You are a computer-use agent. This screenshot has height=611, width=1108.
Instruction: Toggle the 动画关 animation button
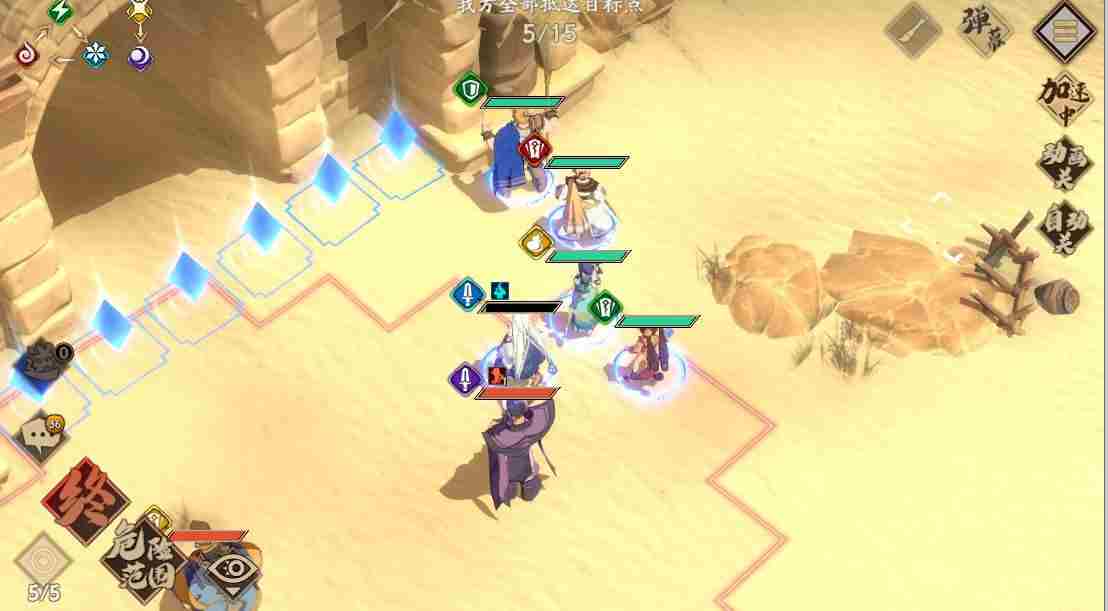pyautogui.click(x=1064, y=164)
